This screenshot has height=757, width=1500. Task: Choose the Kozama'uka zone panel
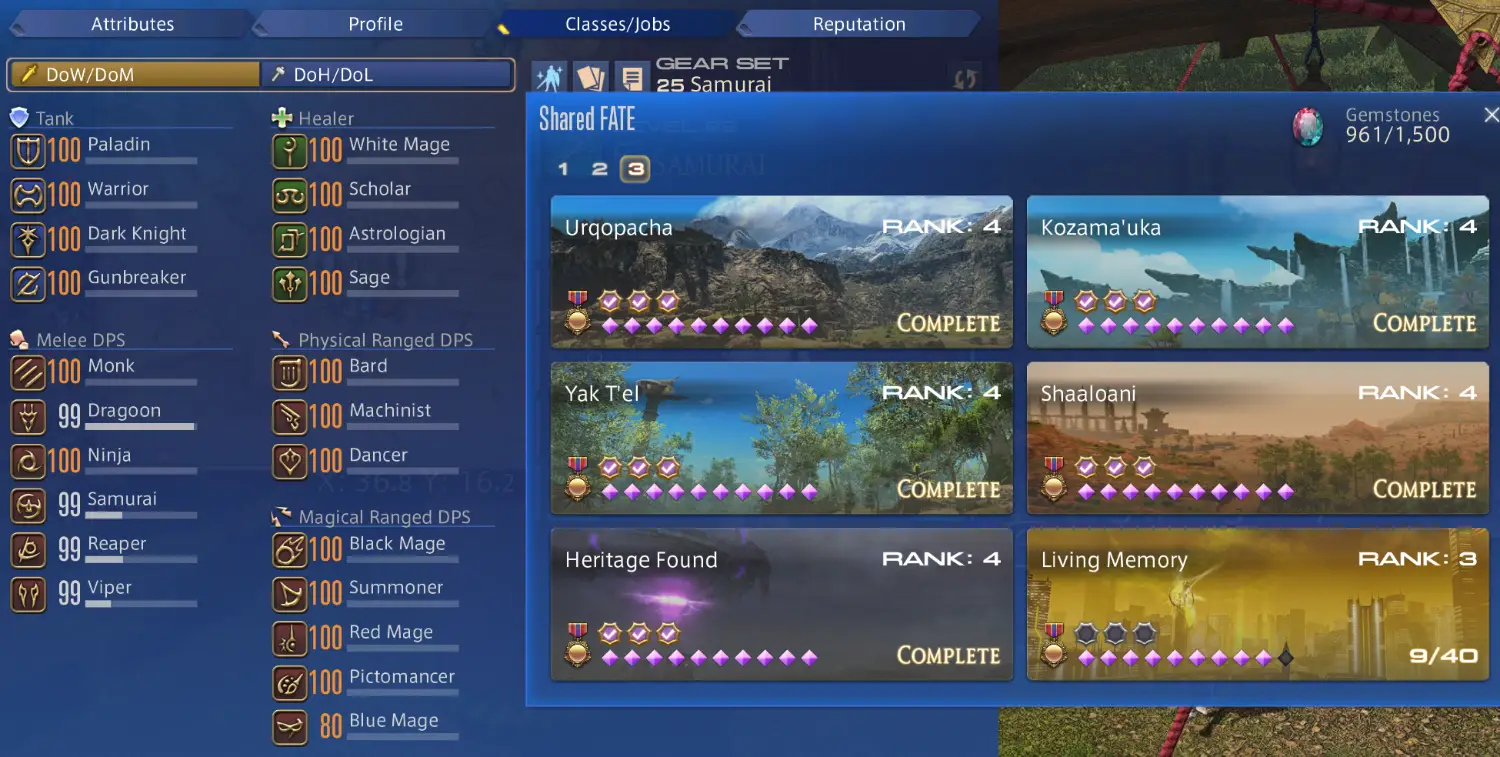pyautogui.click(x=1257, y=272)
